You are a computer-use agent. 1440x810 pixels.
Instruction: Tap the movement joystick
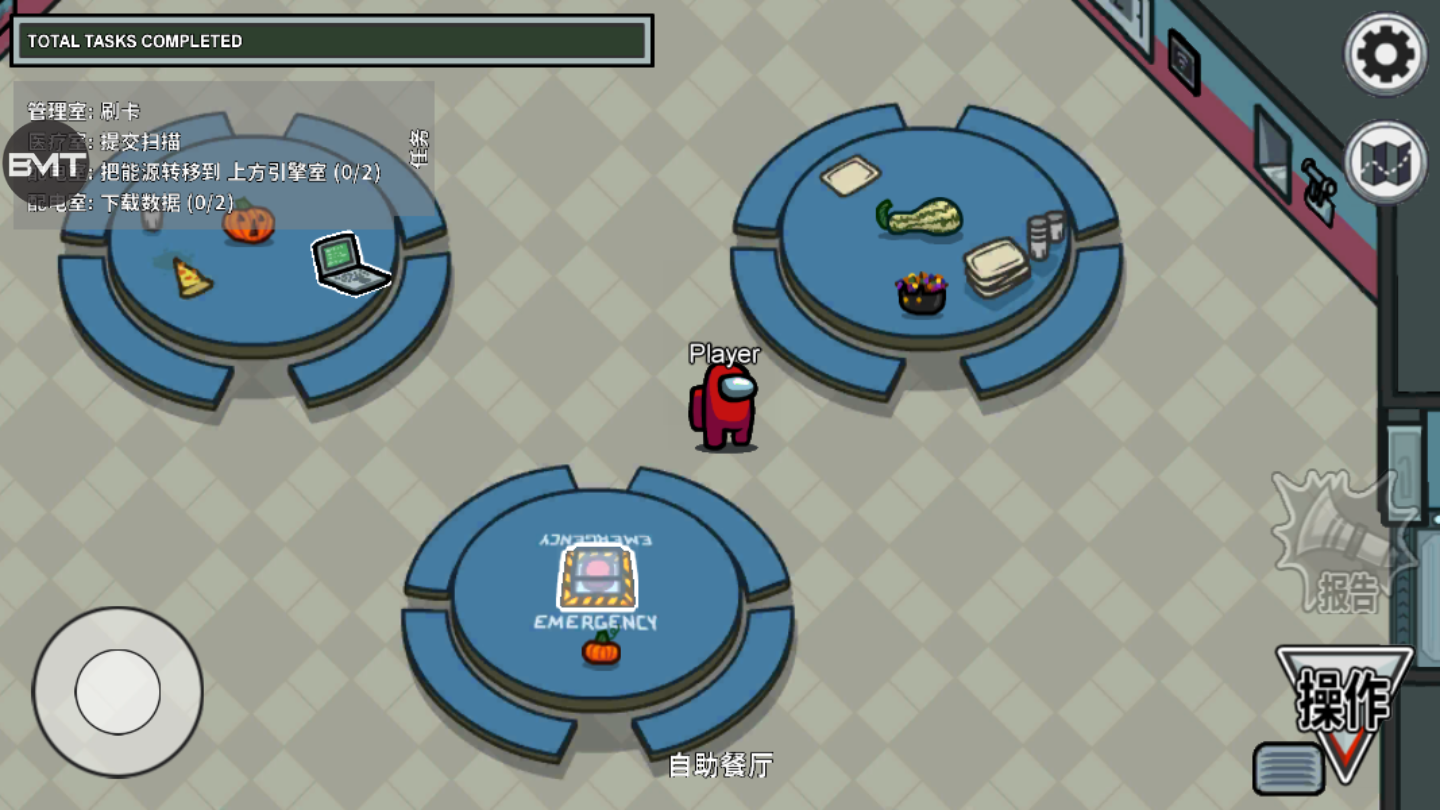tap(117, 690)
